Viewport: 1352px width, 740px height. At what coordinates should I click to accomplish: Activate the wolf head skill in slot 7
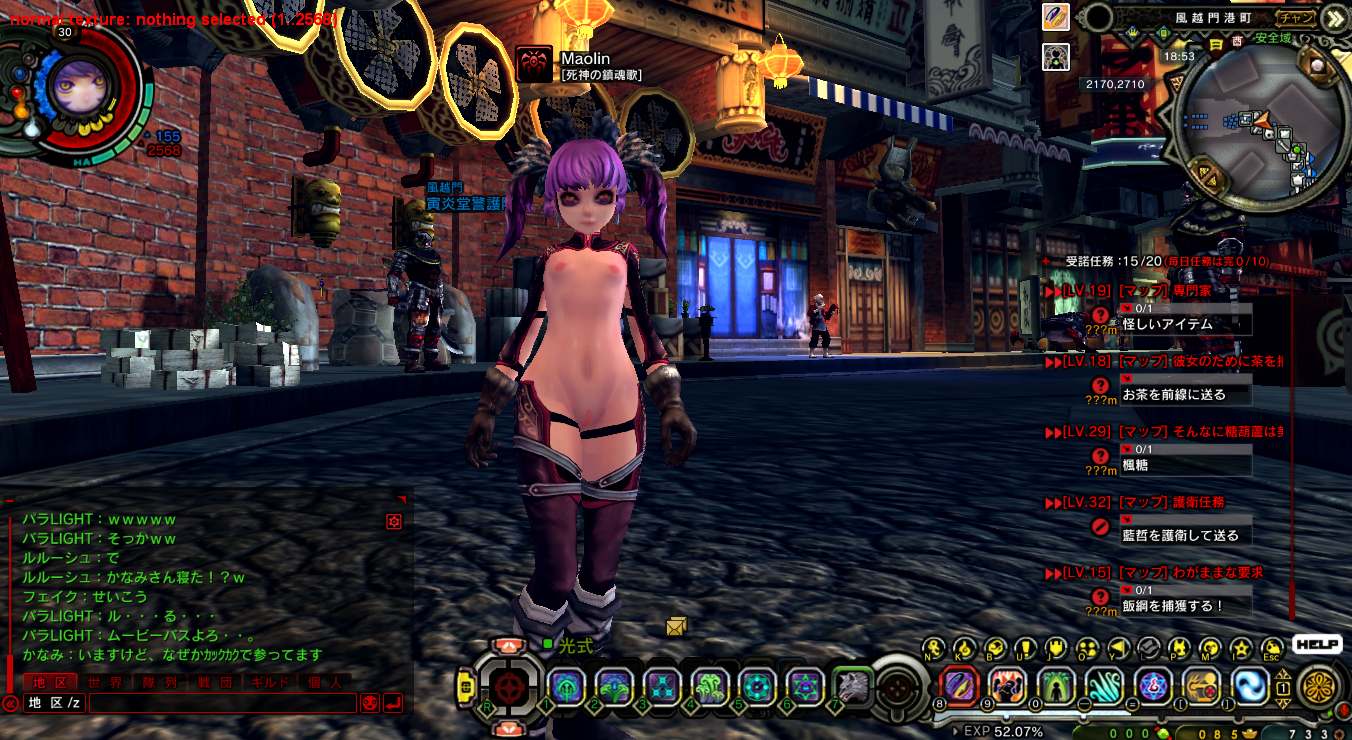852,687
